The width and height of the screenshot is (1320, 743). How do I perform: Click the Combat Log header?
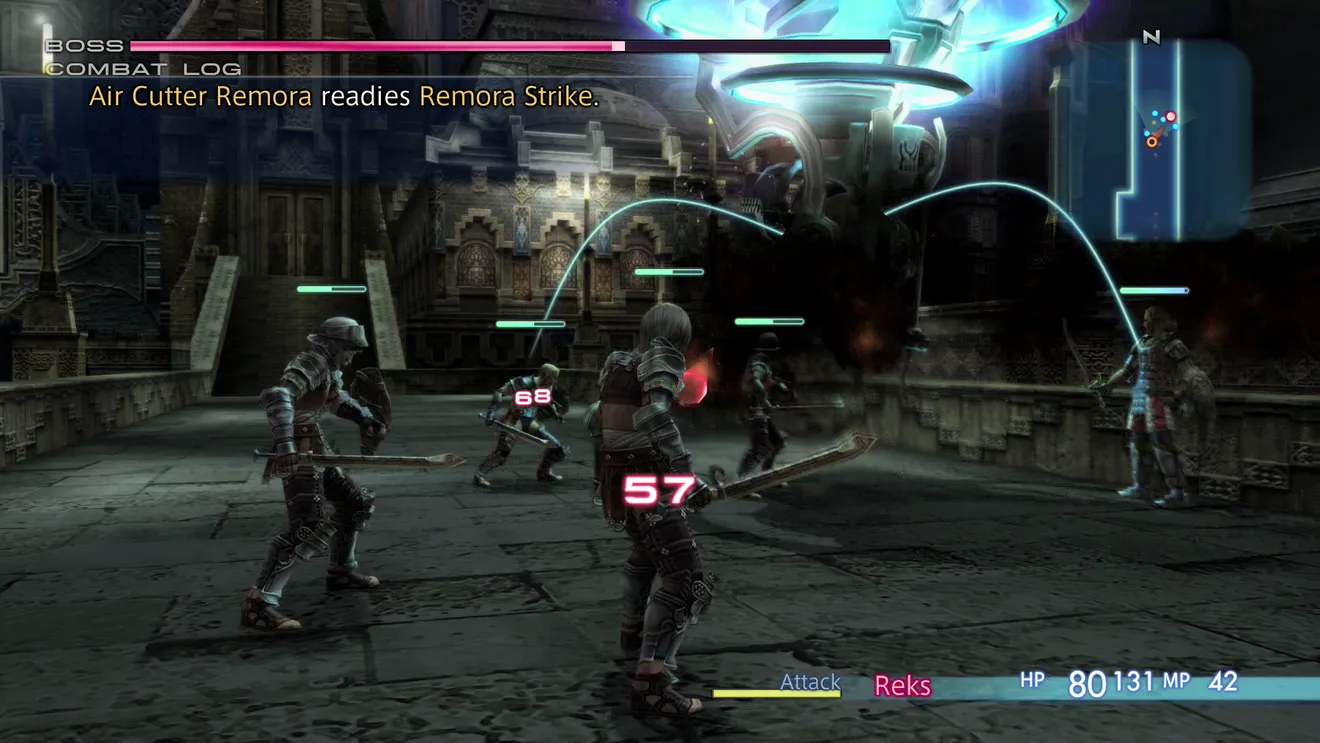[x=144, y=69]
